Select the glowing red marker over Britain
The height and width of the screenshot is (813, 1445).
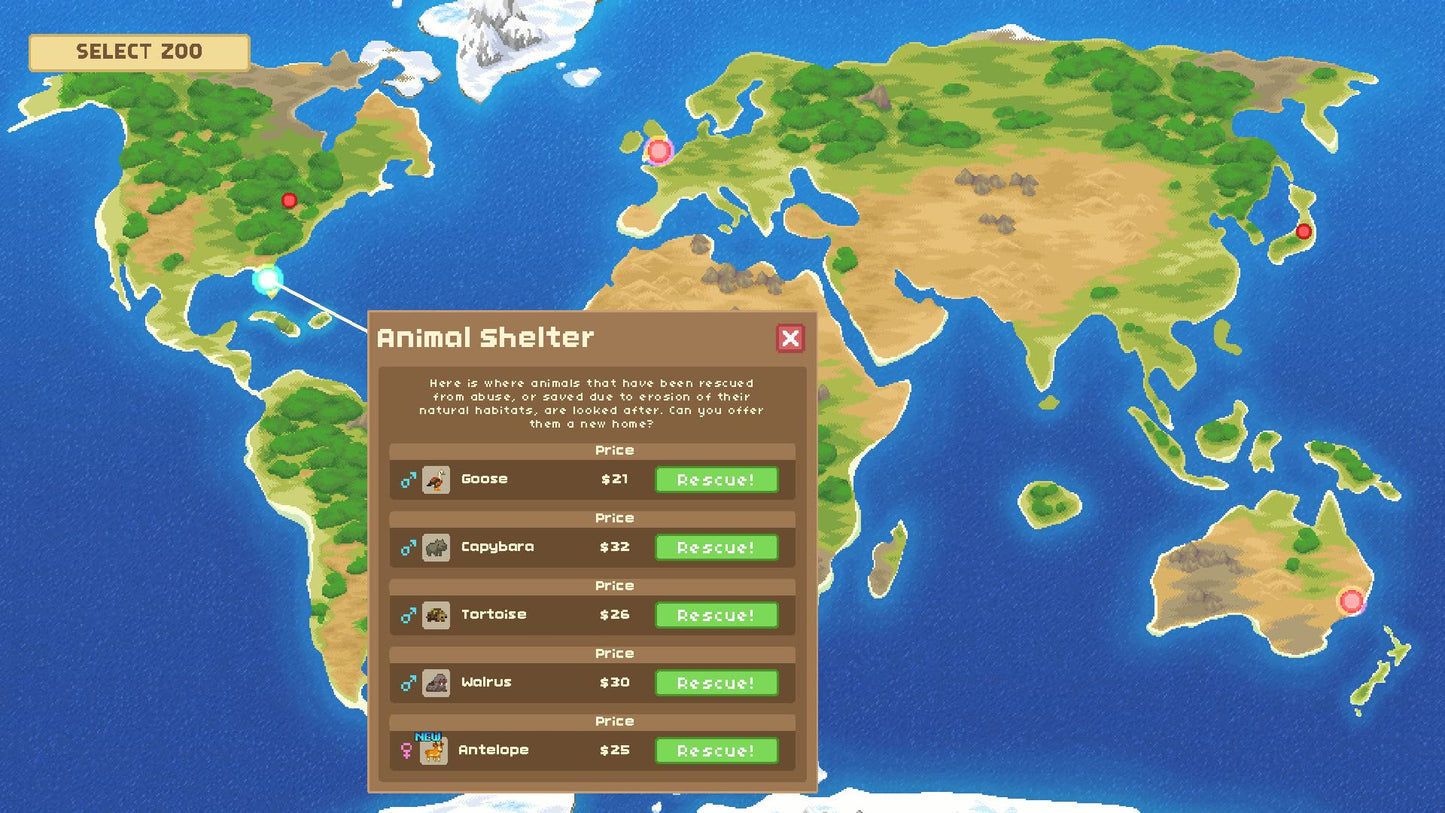pos(659,151)
